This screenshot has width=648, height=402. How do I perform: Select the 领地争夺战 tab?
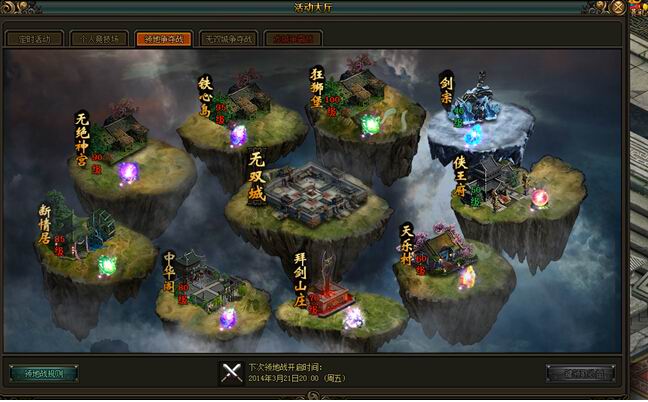pos(163,39)
